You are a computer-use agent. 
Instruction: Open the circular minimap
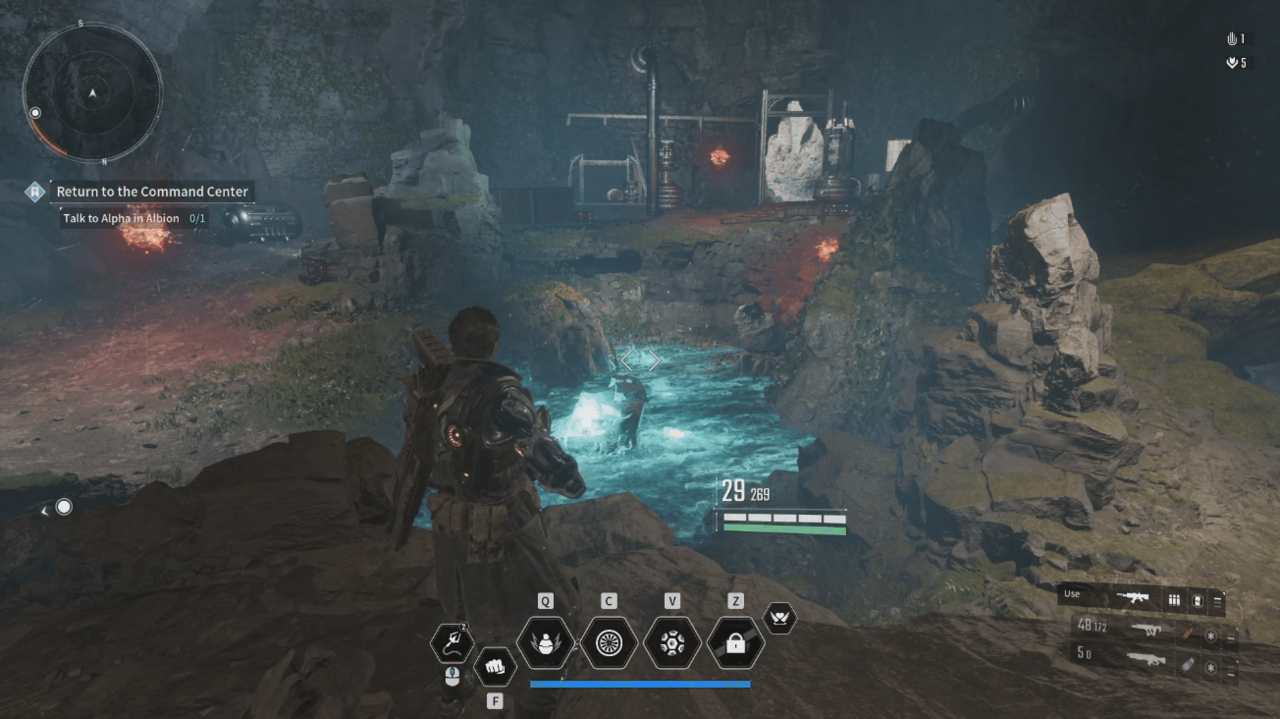[x=92, y=92]
